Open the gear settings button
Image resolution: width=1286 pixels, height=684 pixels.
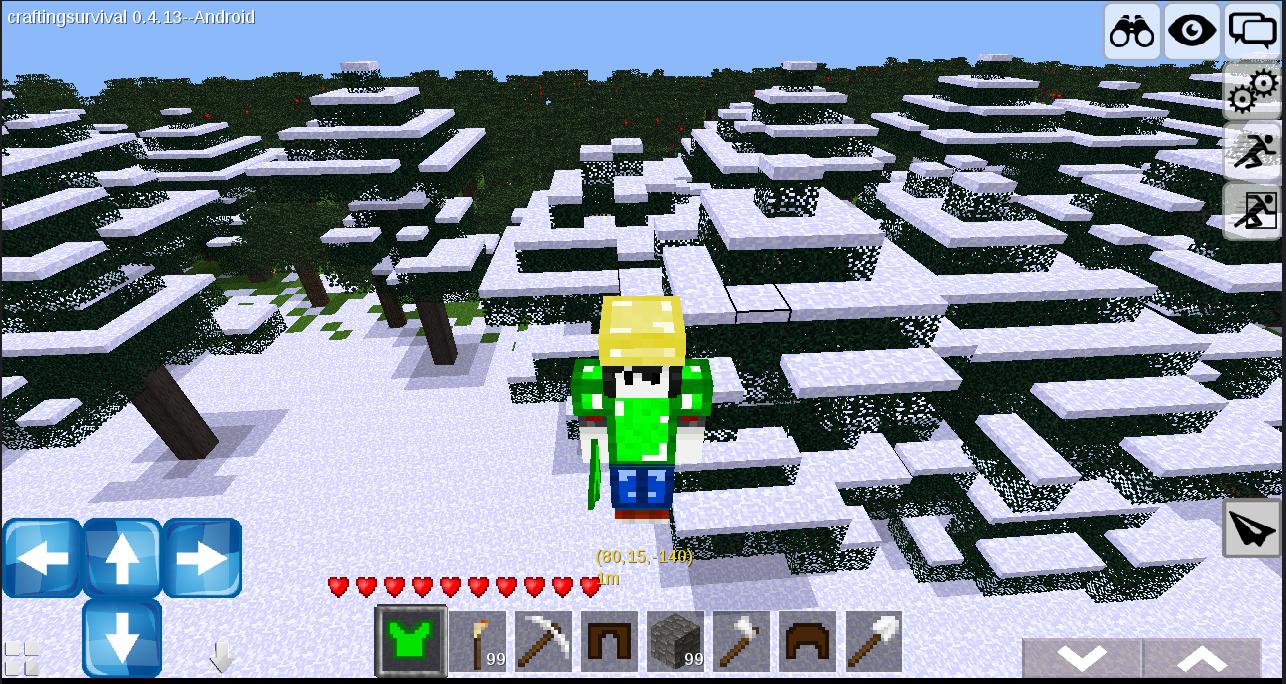[x=1253, y=92]
